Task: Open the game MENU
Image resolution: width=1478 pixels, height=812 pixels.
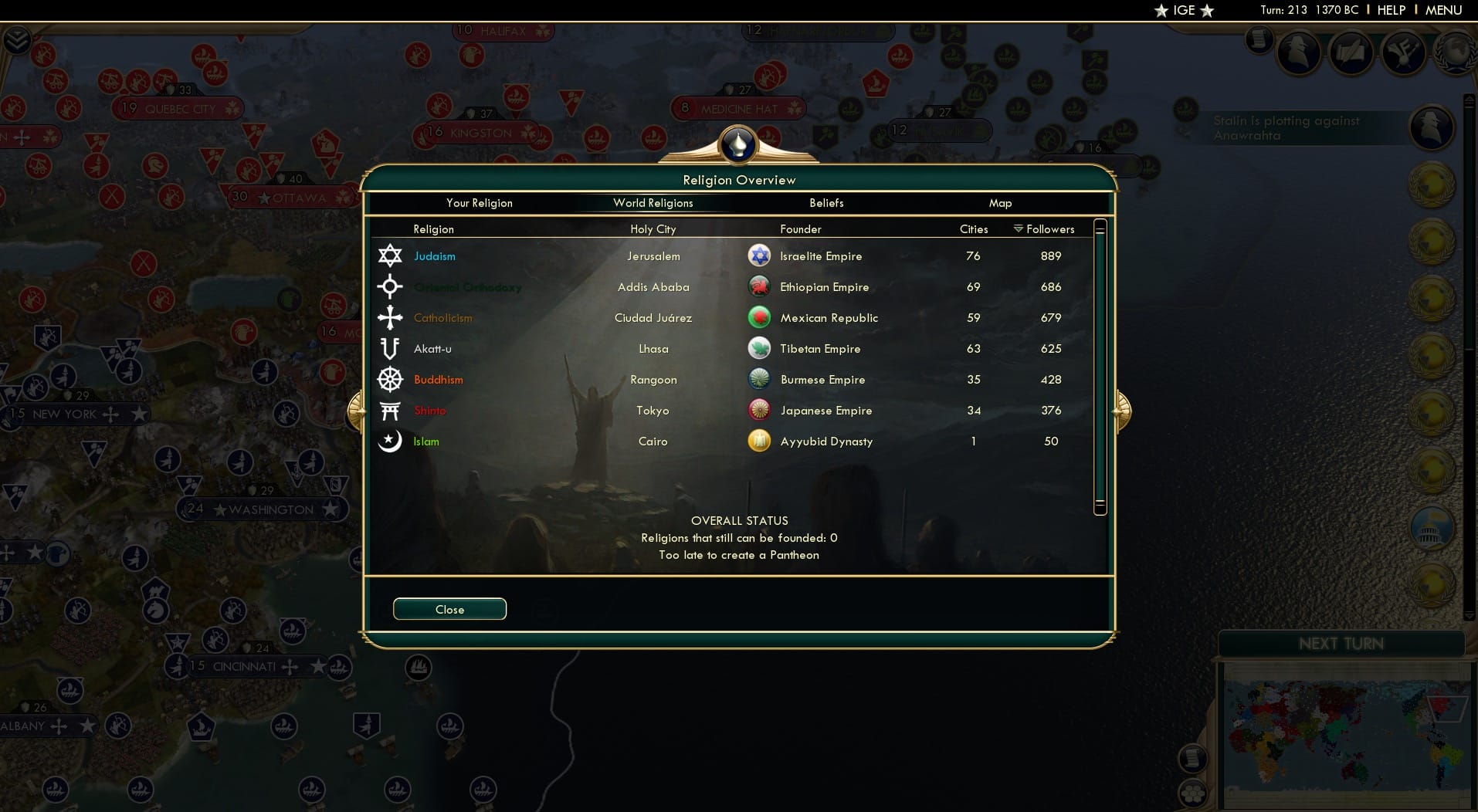Action: click(x=1445, y=10)
